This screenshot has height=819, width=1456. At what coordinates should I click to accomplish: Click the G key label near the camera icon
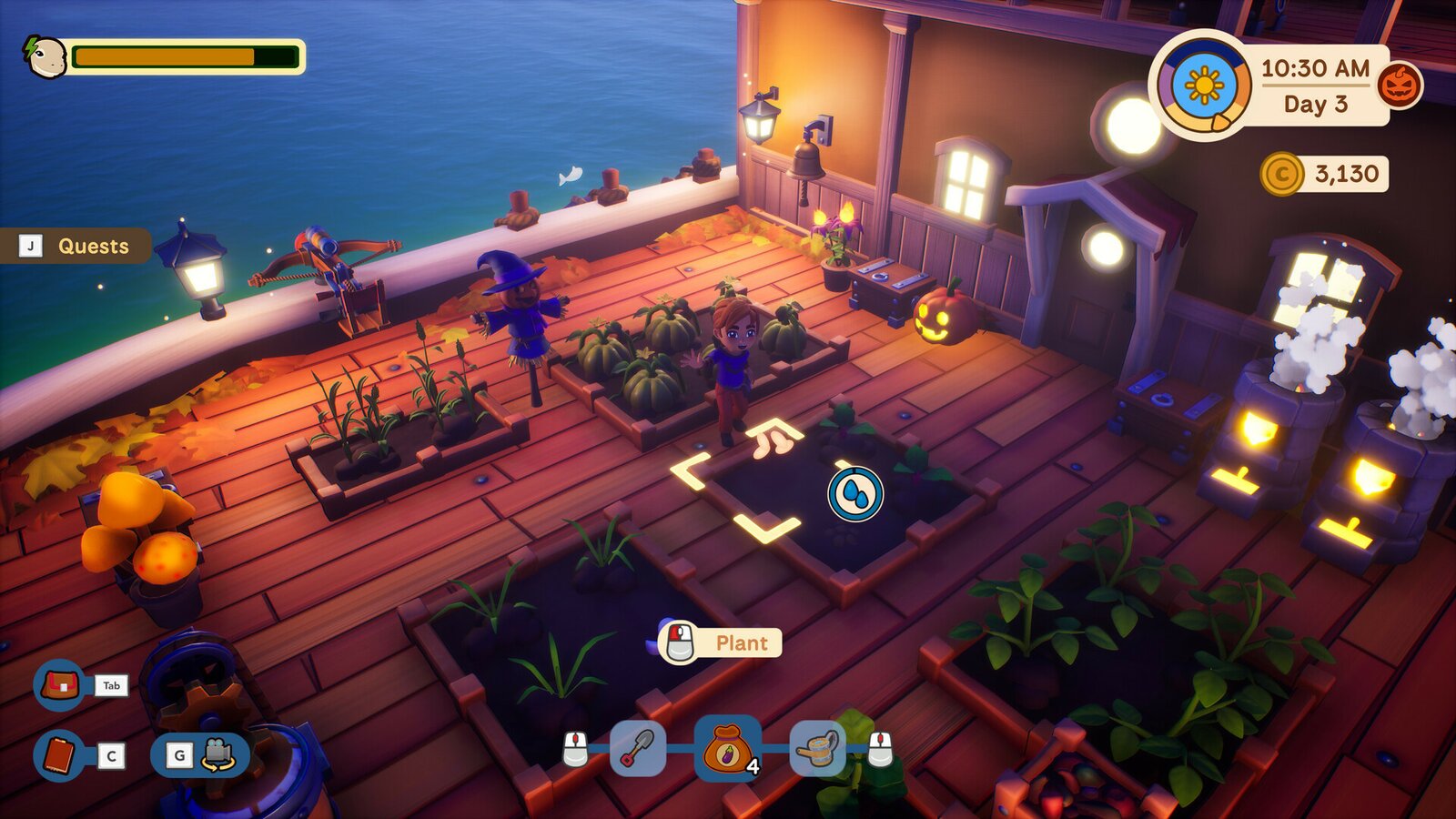pyautogui.click(x=178, y=754)
